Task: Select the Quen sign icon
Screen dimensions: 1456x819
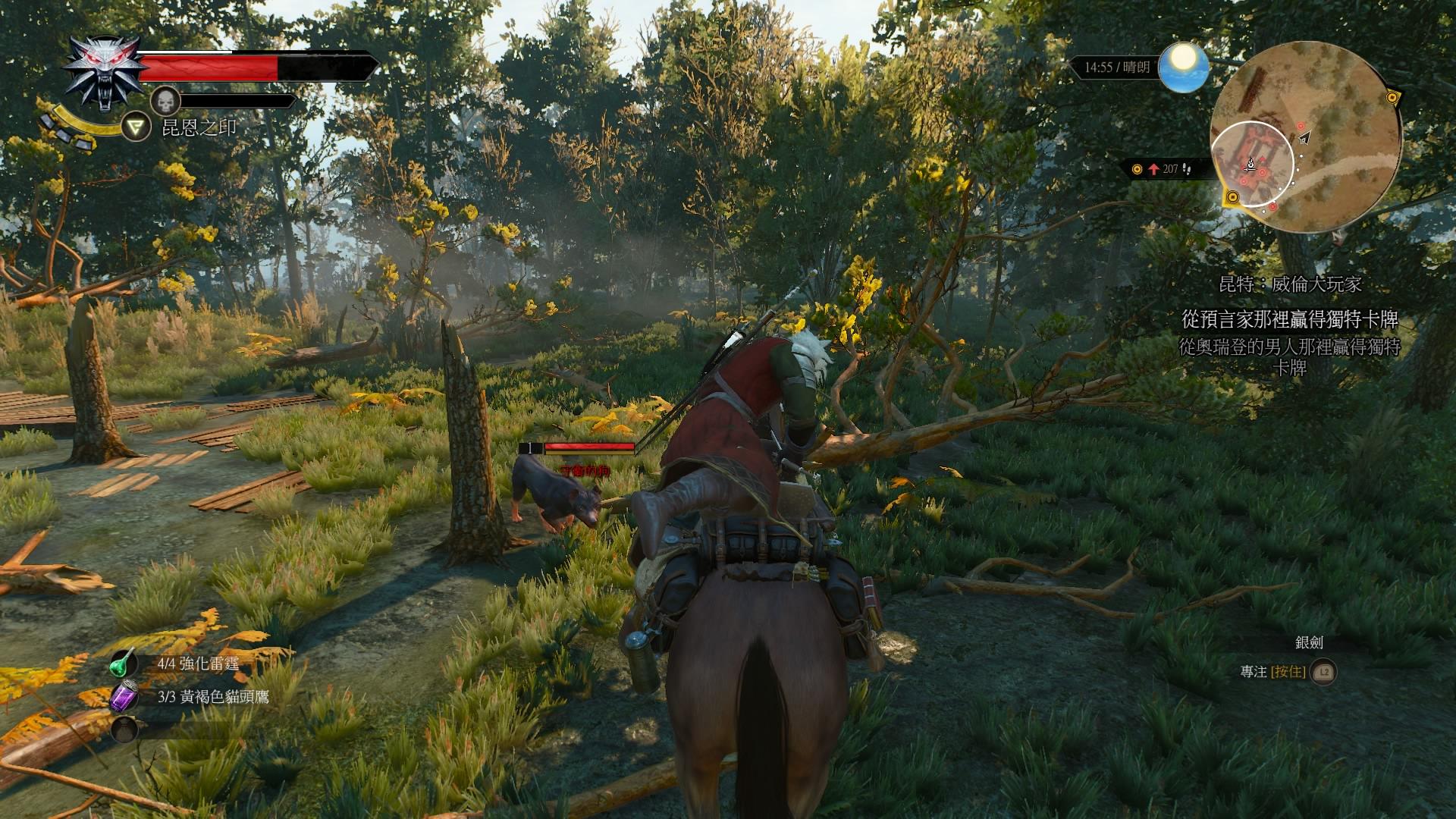Action: (x=136, y=127)
